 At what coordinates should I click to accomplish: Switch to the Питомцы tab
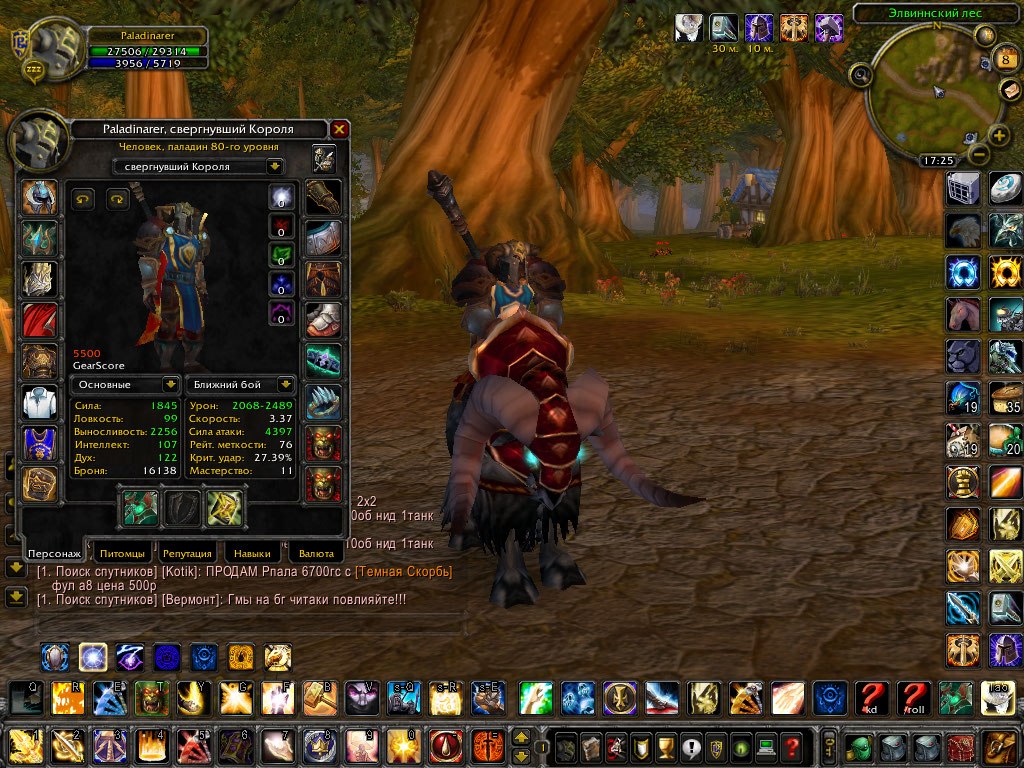126,553
